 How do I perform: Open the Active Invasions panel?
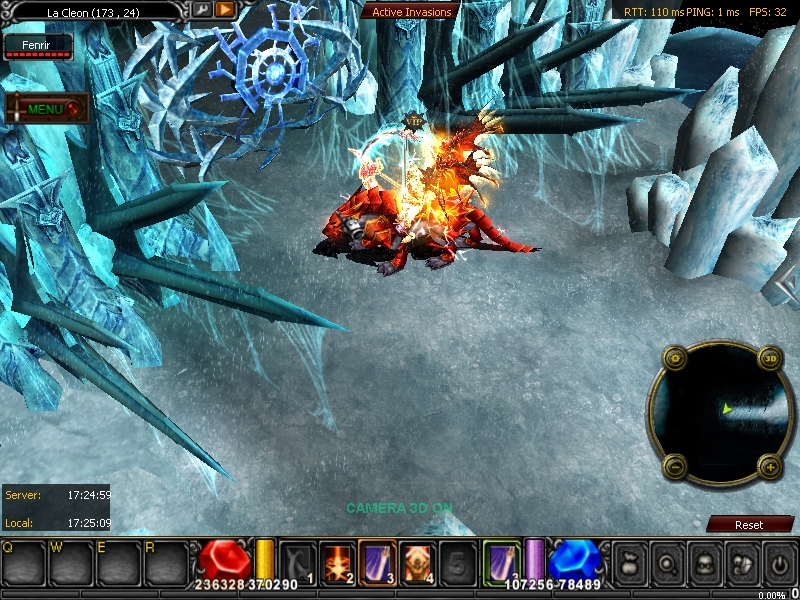click(x=412, y=12)
